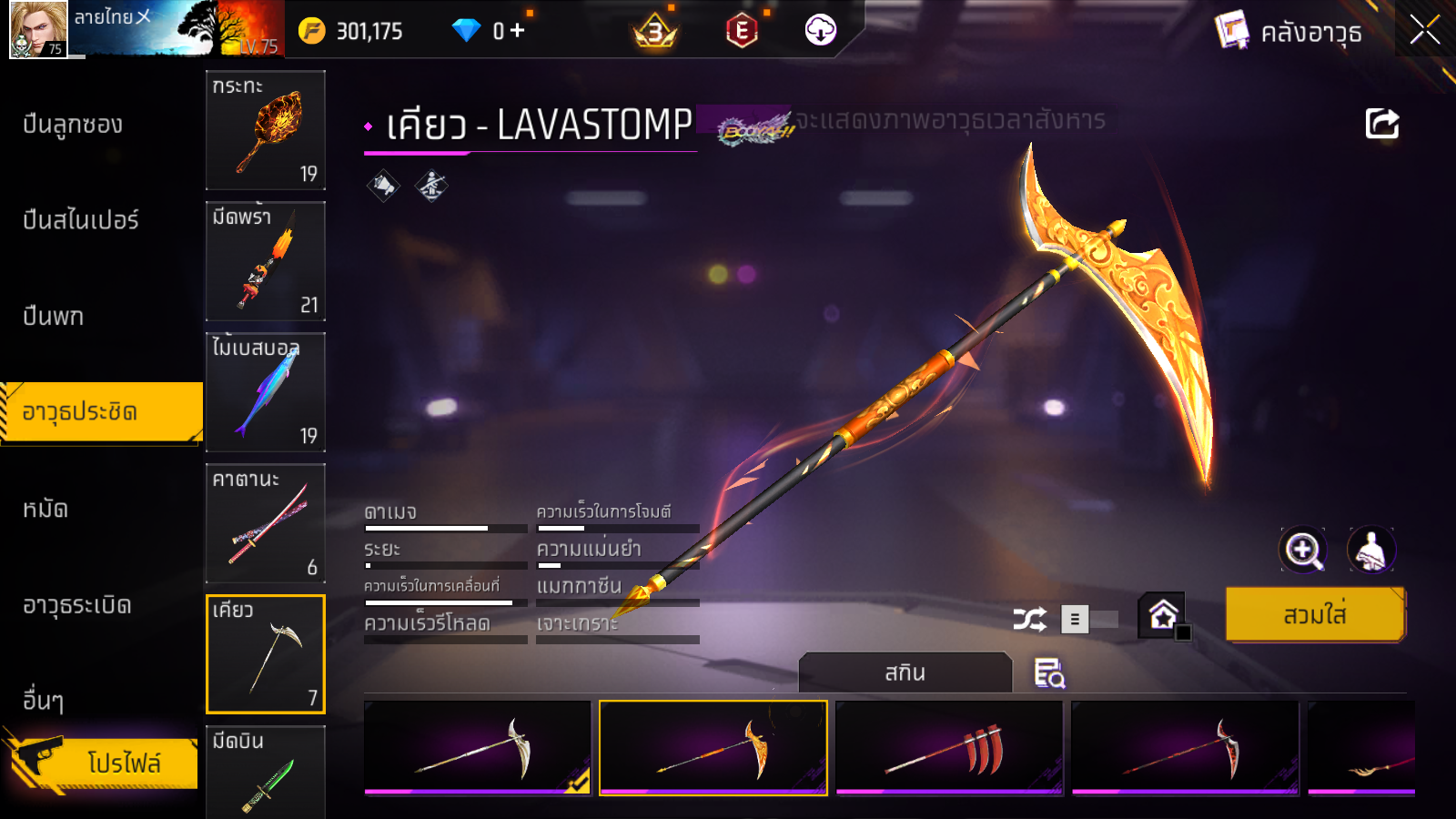Viewport: 1456px width, 819px height.
Task: Select the red triple-blade scythe skin
Action: pos(949,748)
